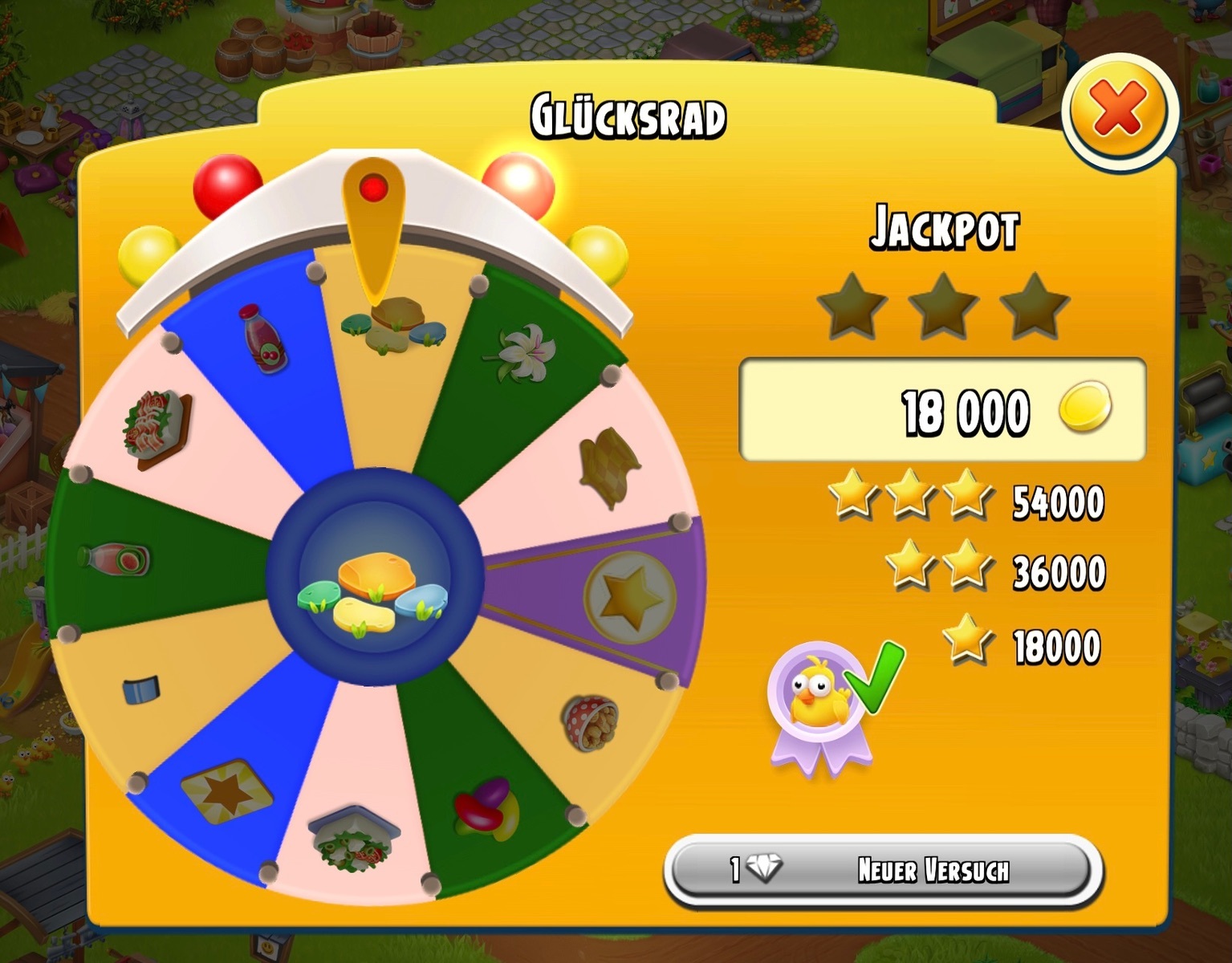Spin again with Neuer Versuch button
This screenshot has height=963, width=1232.
883,870
